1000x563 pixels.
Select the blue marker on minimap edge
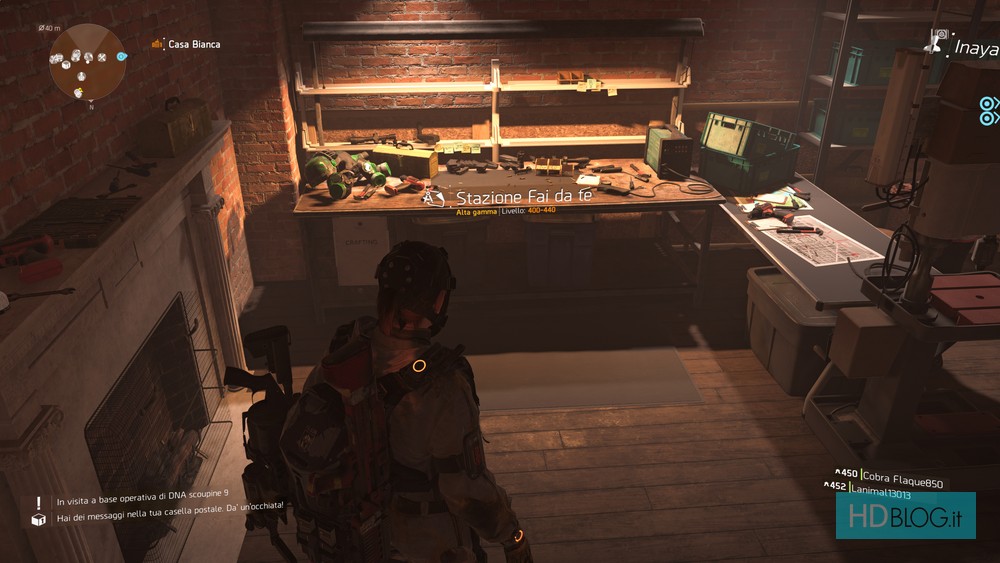[121, 57]
